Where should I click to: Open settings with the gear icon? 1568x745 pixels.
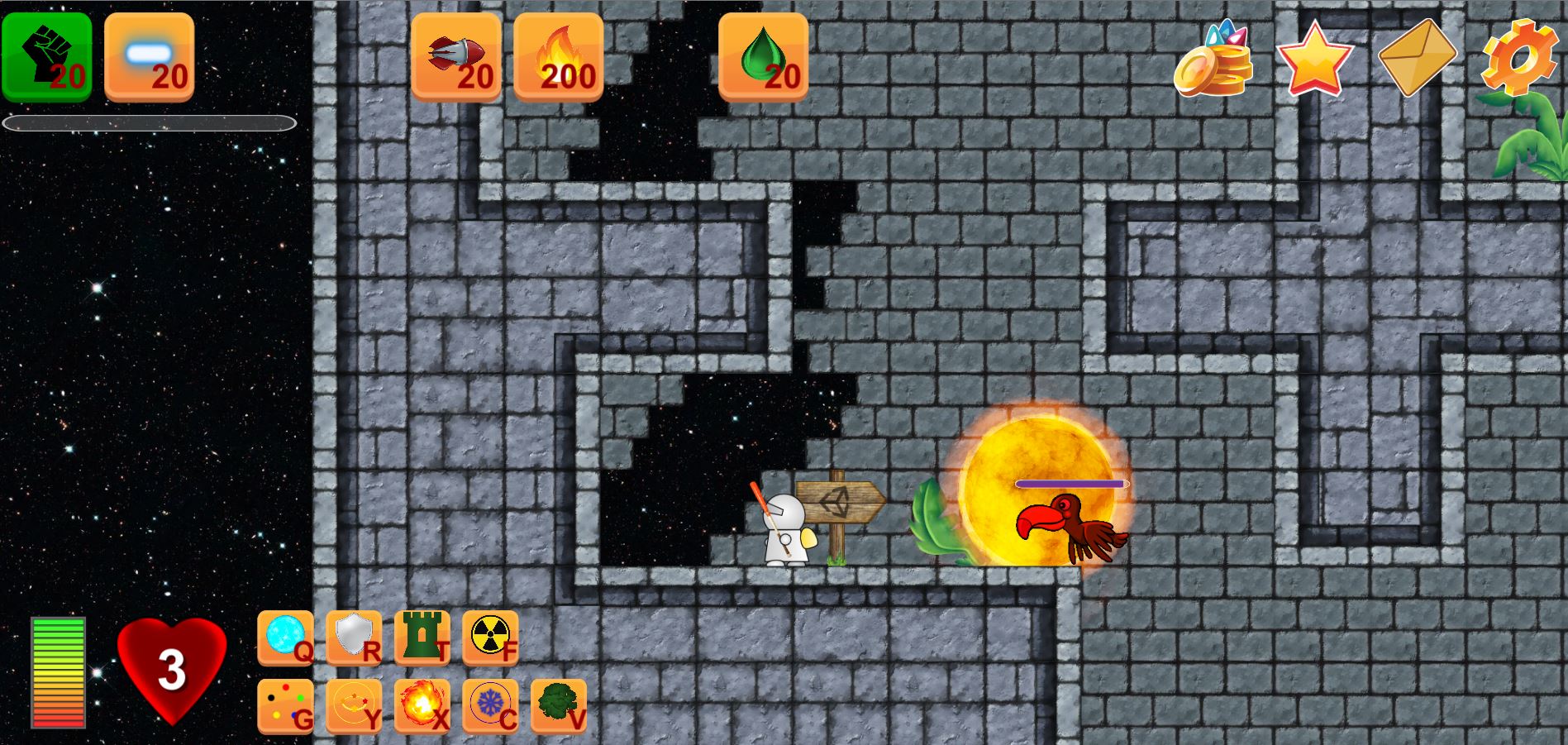(x=1519, y=58)
